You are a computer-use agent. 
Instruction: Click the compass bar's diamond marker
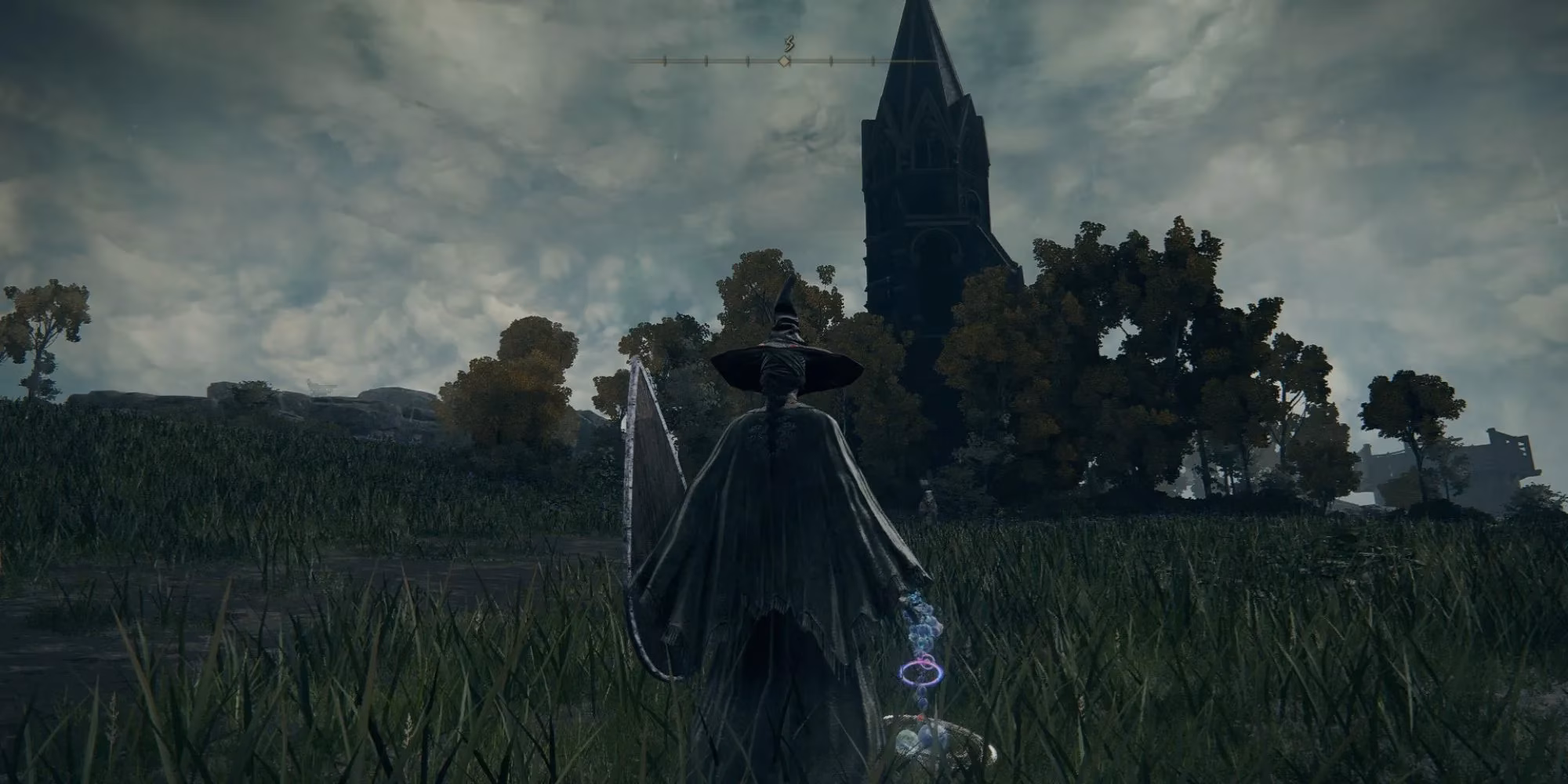click(783, 60)
